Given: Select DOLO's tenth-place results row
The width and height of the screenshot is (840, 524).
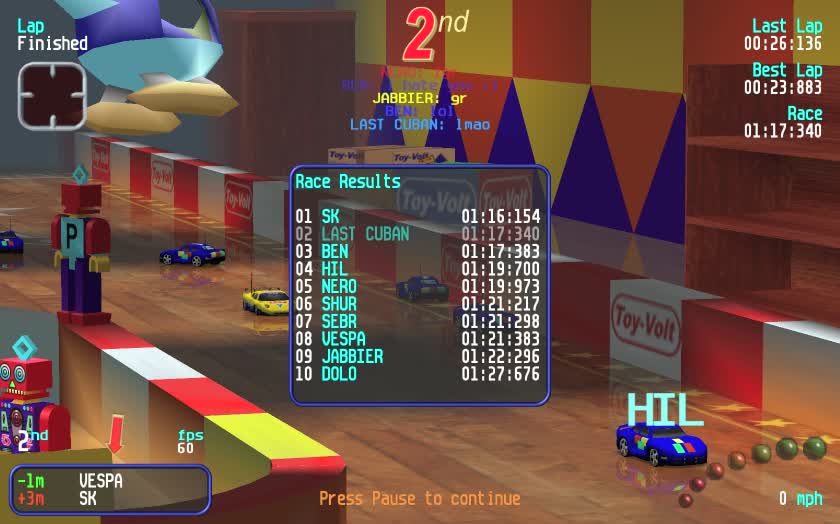Looking at the screenshot, I should (x=418, y=375).
